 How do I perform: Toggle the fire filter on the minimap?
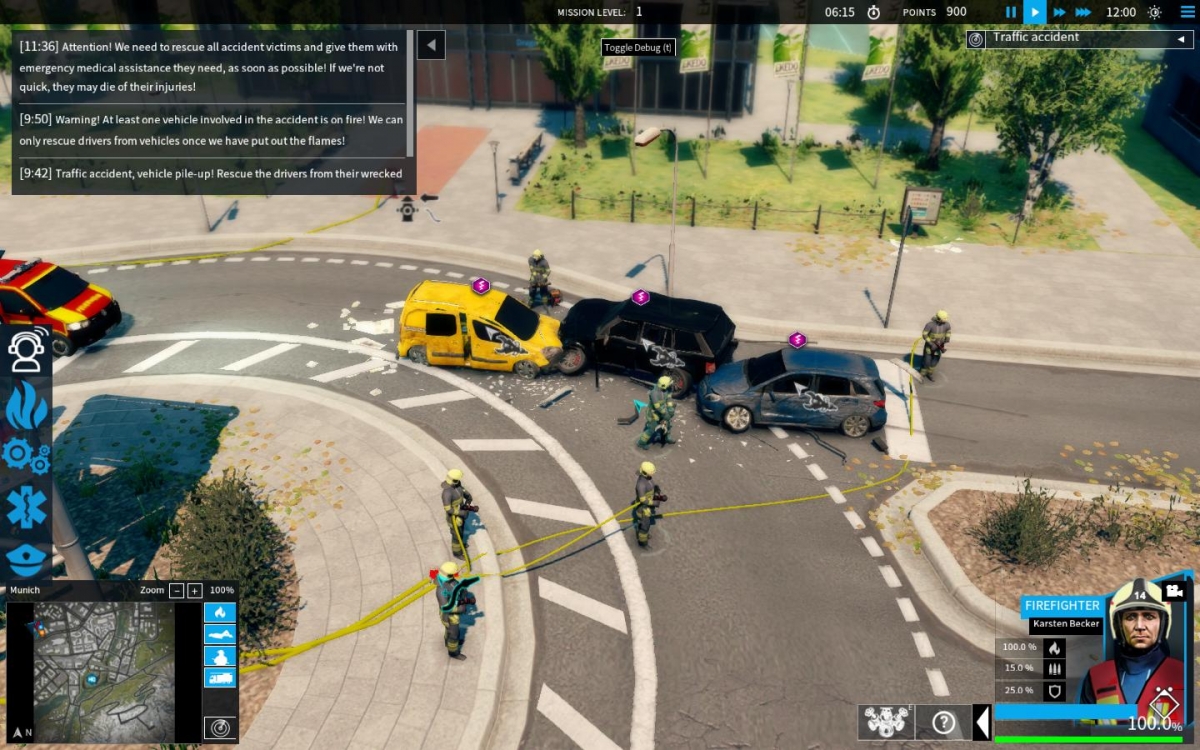coord(220,612)
